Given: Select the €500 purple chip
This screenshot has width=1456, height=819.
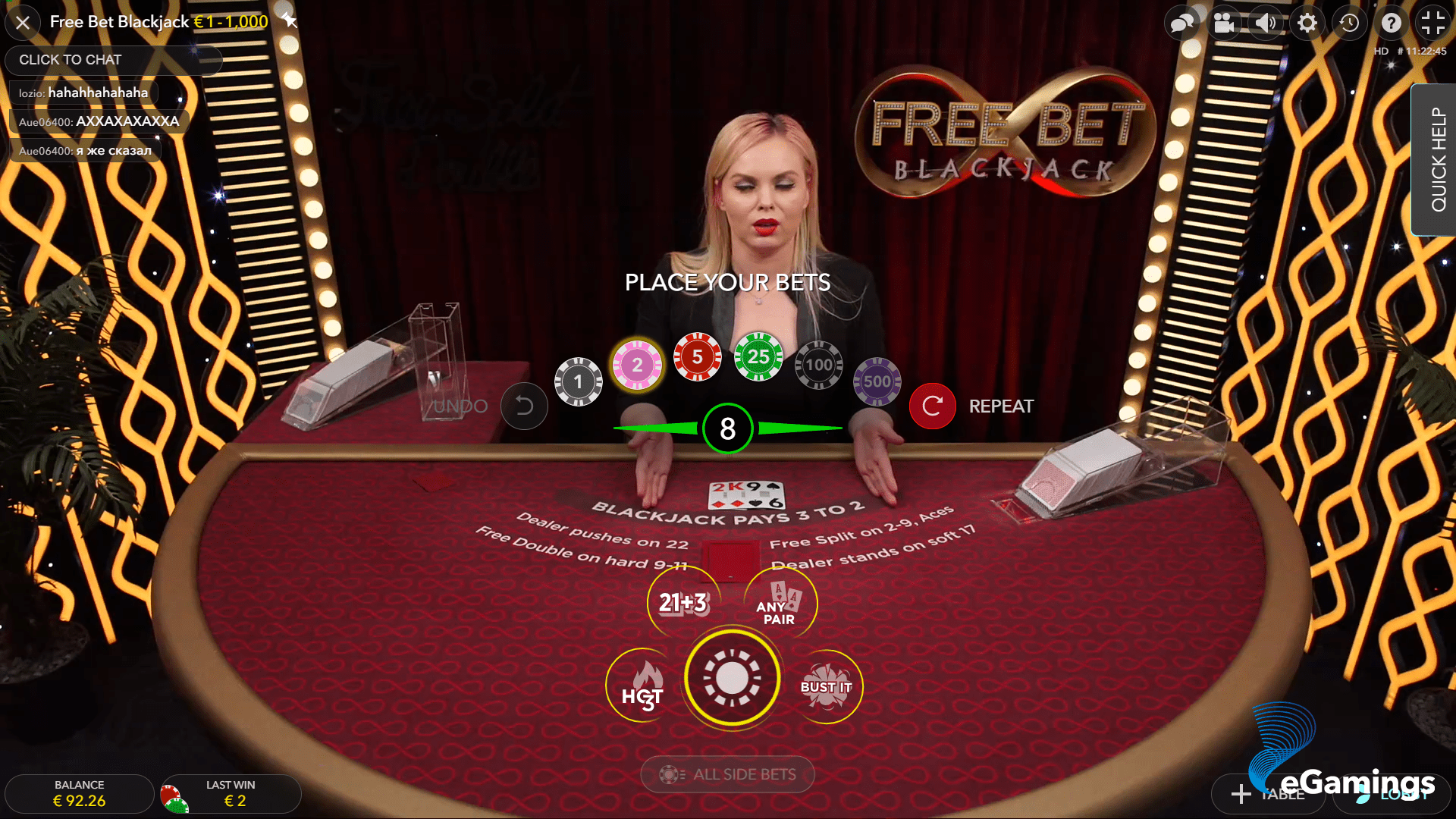Looking at the screenshot, I should click(877, 381).
